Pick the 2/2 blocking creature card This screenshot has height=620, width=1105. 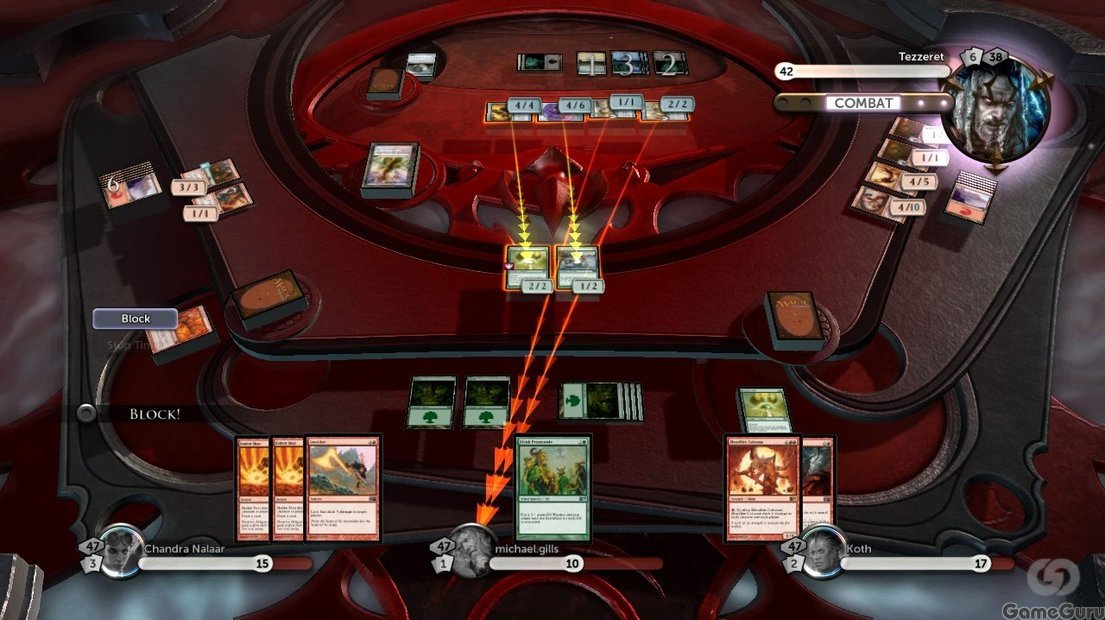tap(529, 266)
